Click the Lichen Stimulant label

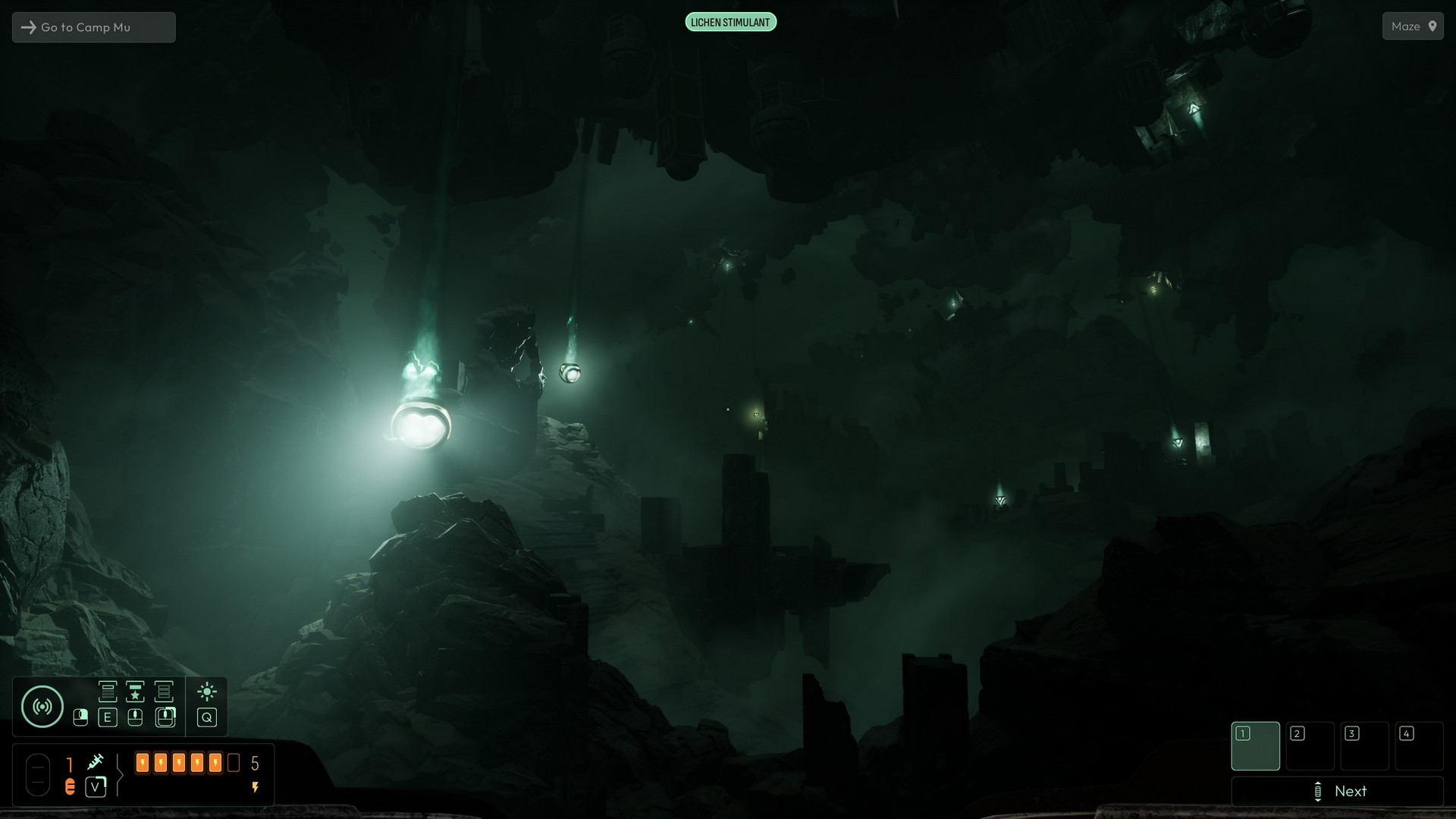tap(730, 21)
